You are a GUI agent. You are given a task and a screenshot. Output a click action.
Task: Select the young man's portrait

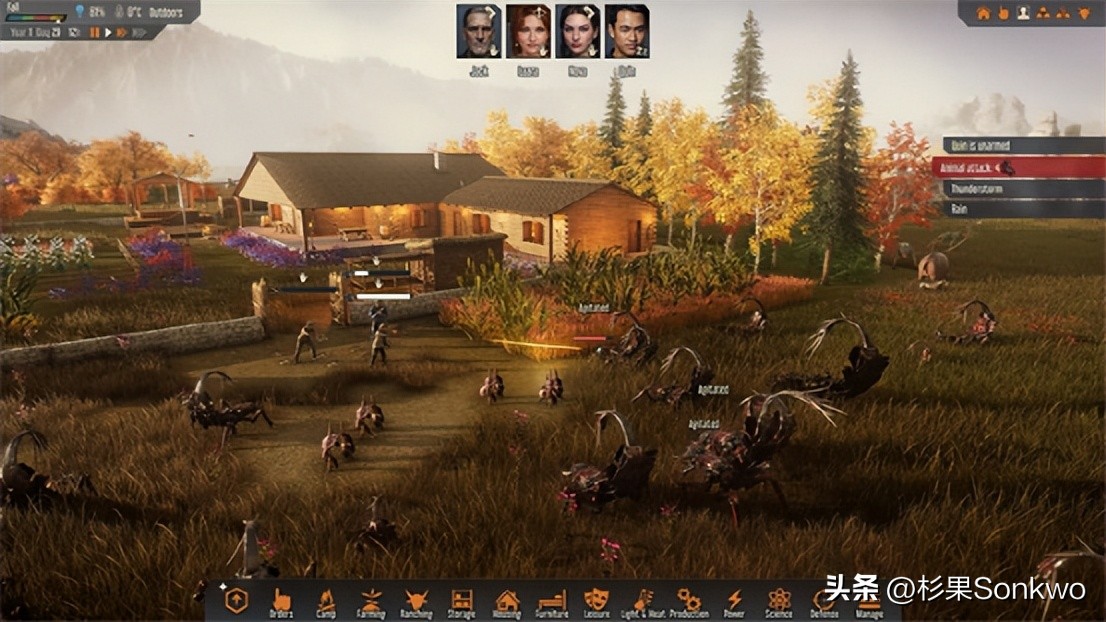[626, 31]
